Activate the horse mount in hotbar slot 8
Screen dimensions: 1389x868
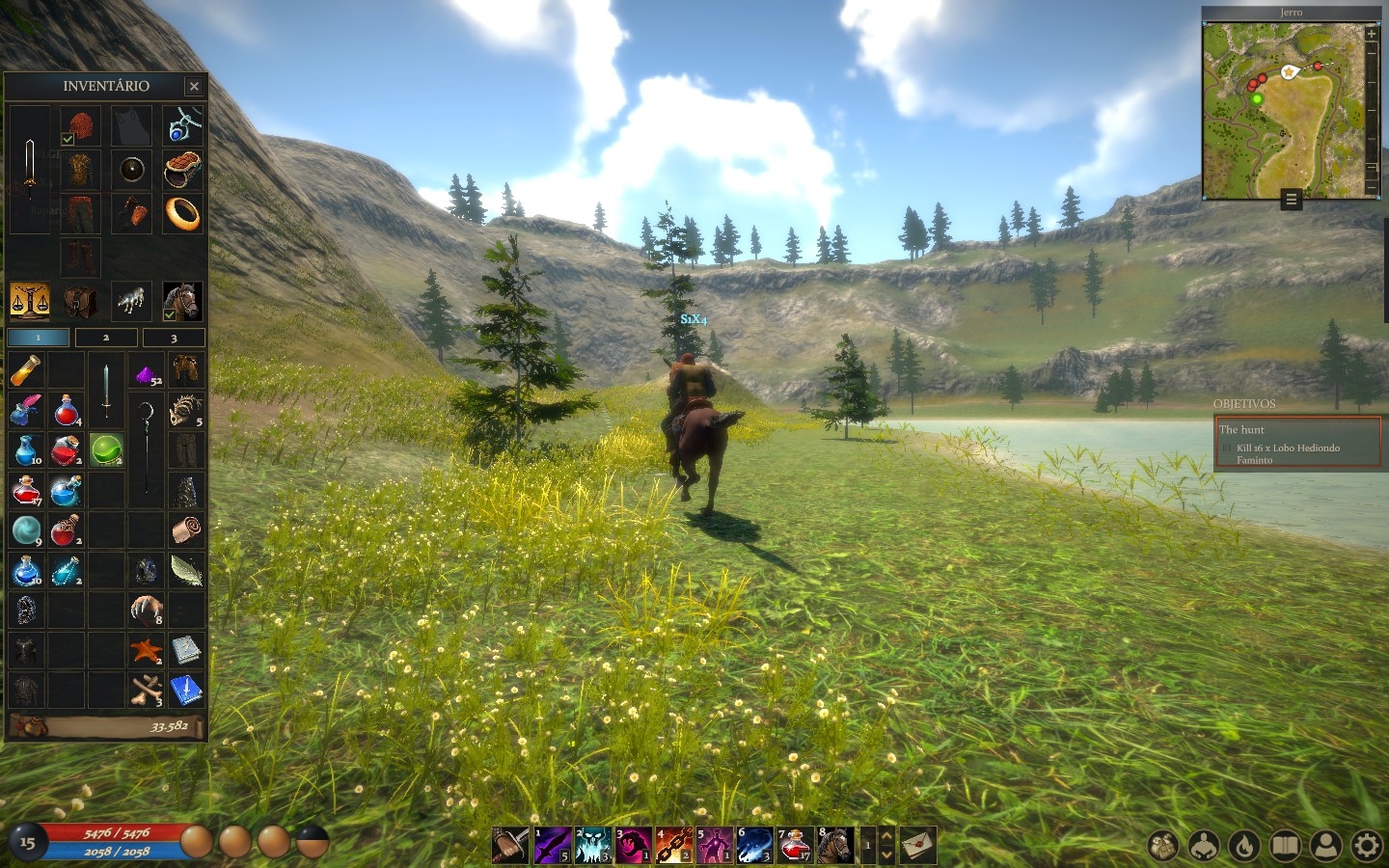[835, 846]
